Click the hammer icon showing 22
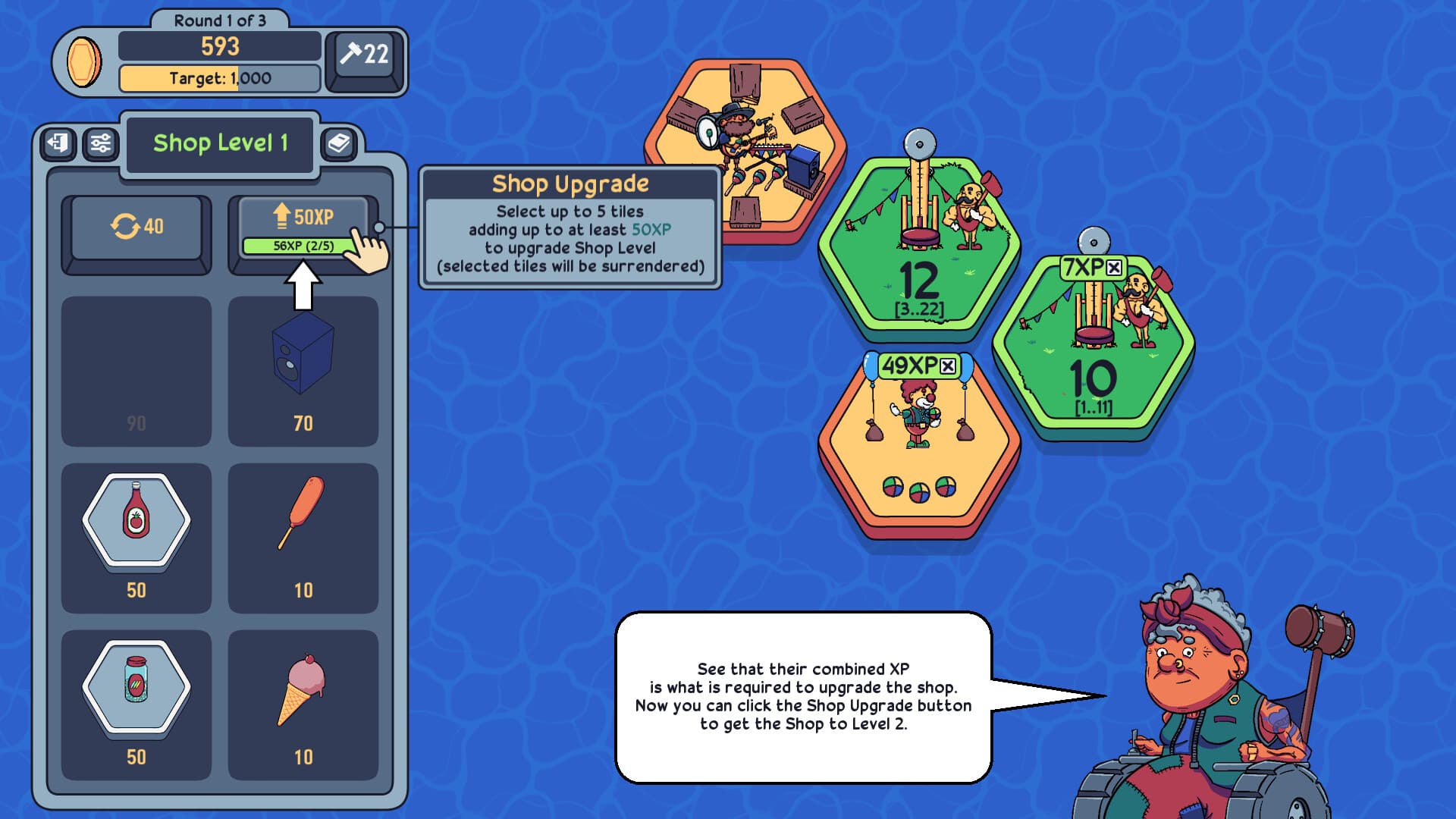The height and width of the screenshot is (819, 1456). (362, 55)
